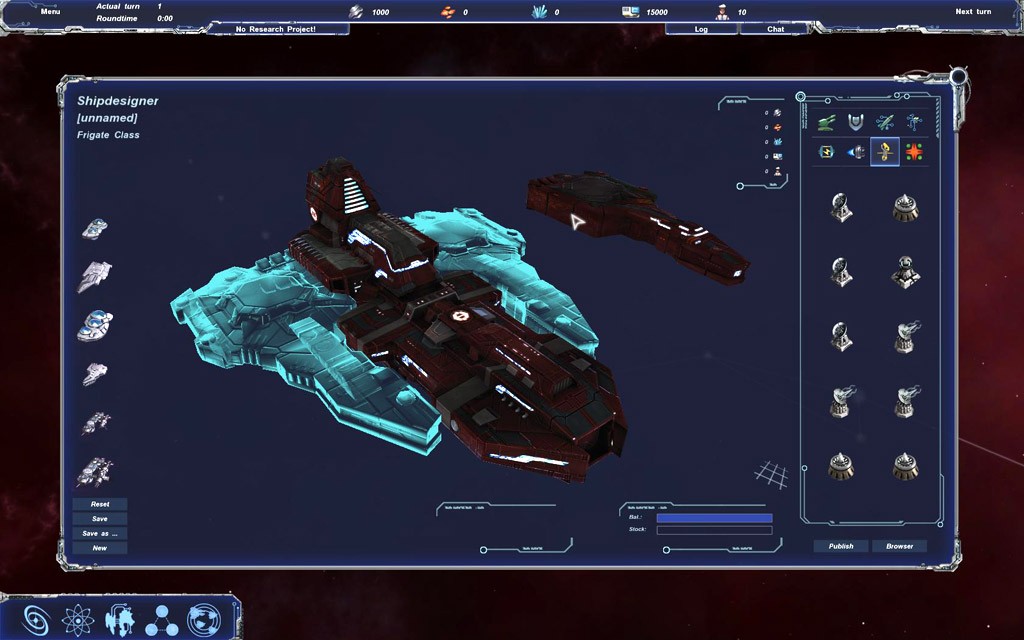Open the design Browser
The image size is (1024, 640).
point(899,546)
